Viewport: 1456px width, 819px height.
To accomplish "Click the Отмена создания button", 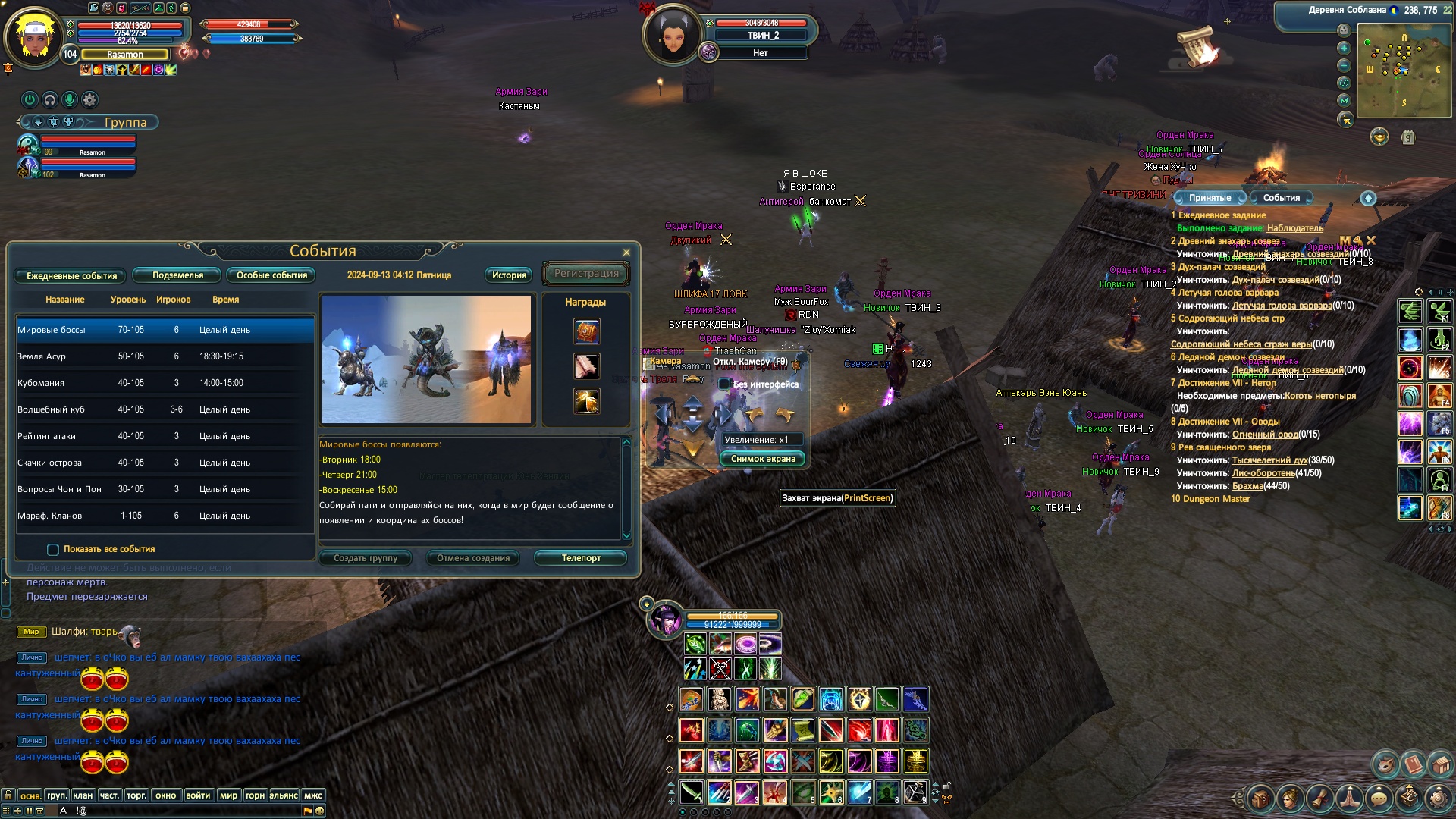I will coord(473,558).
